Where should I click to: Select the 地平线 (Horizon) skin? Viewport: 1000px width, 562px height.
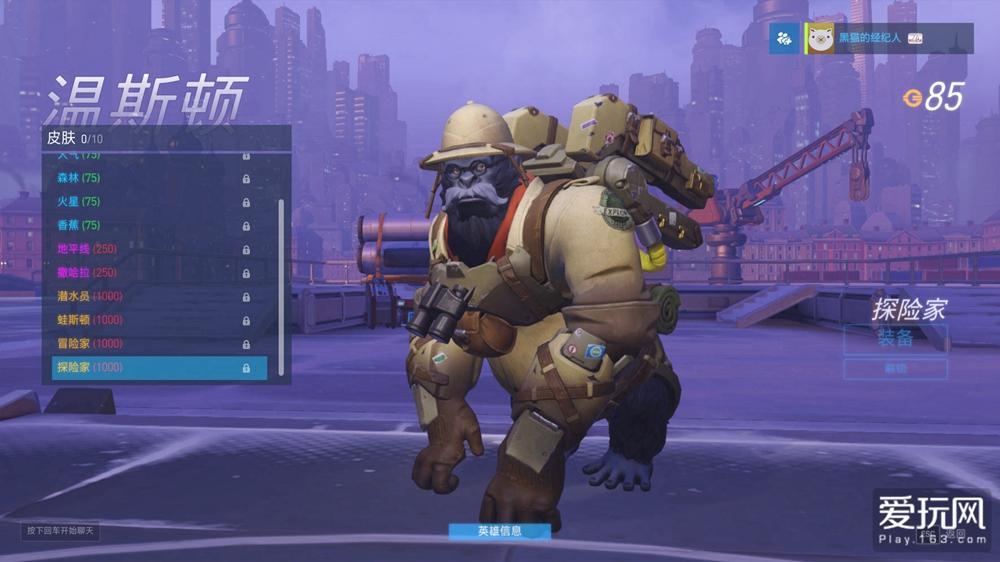click(x=150, y=249)
